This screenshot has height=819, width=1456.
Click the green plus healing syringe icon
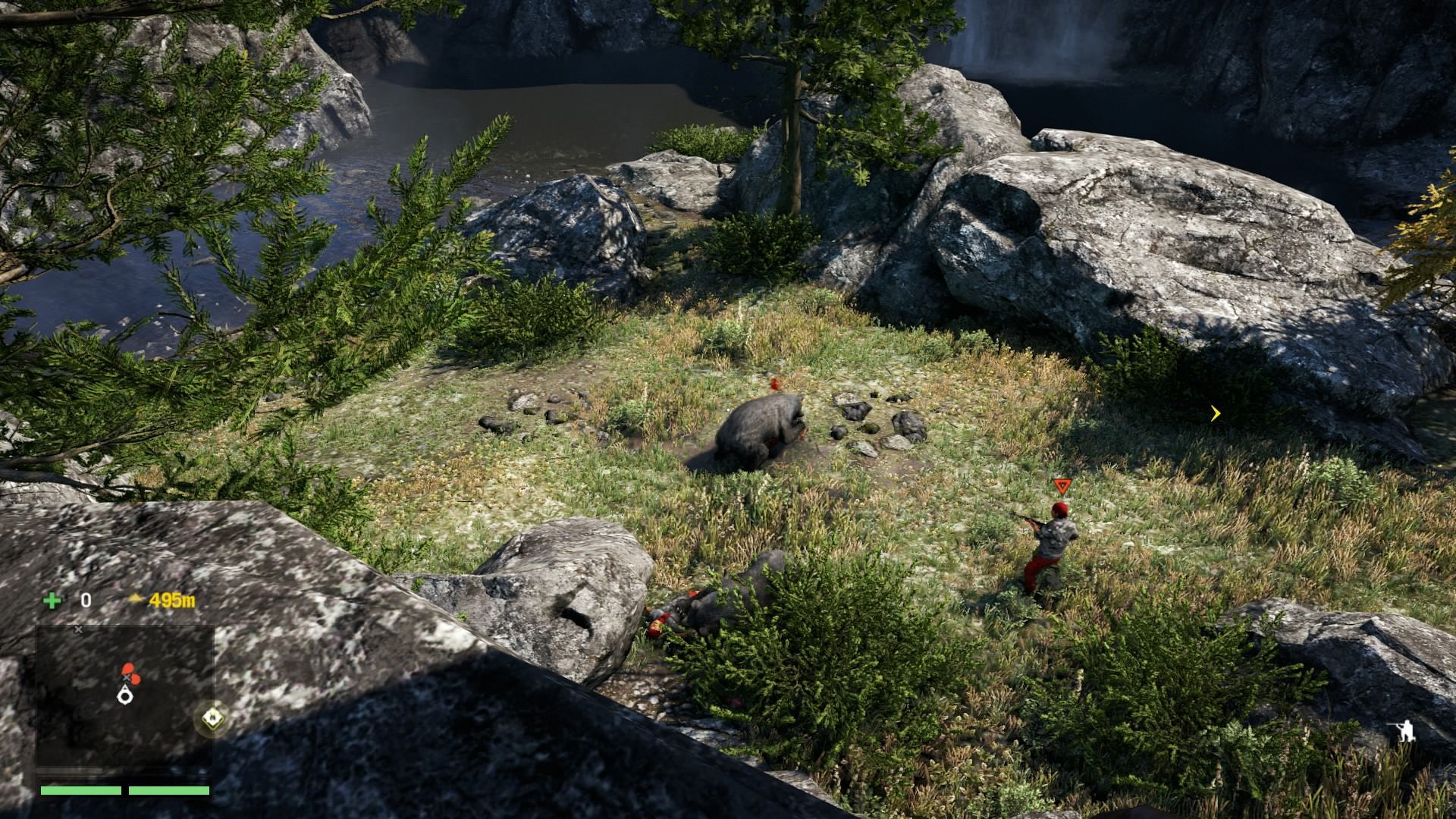pos(52,601)
